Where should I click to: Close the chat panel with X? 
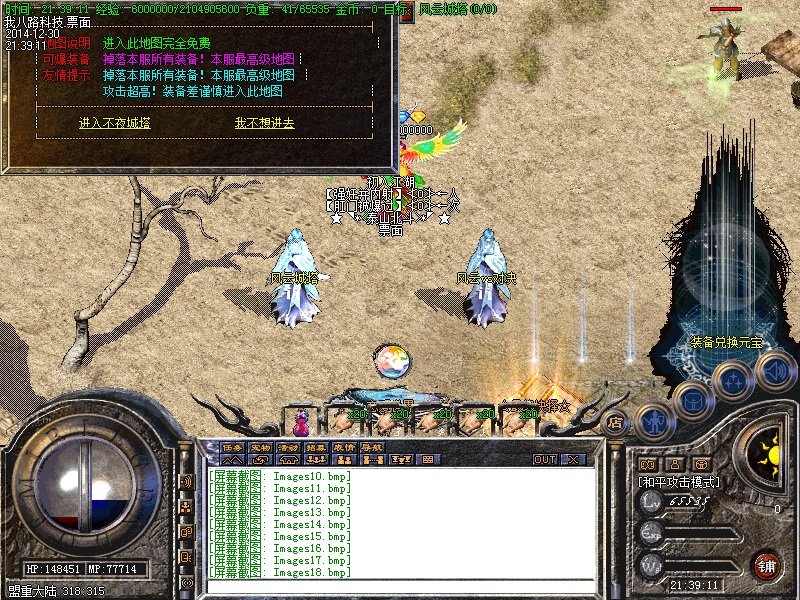(573, 460)
